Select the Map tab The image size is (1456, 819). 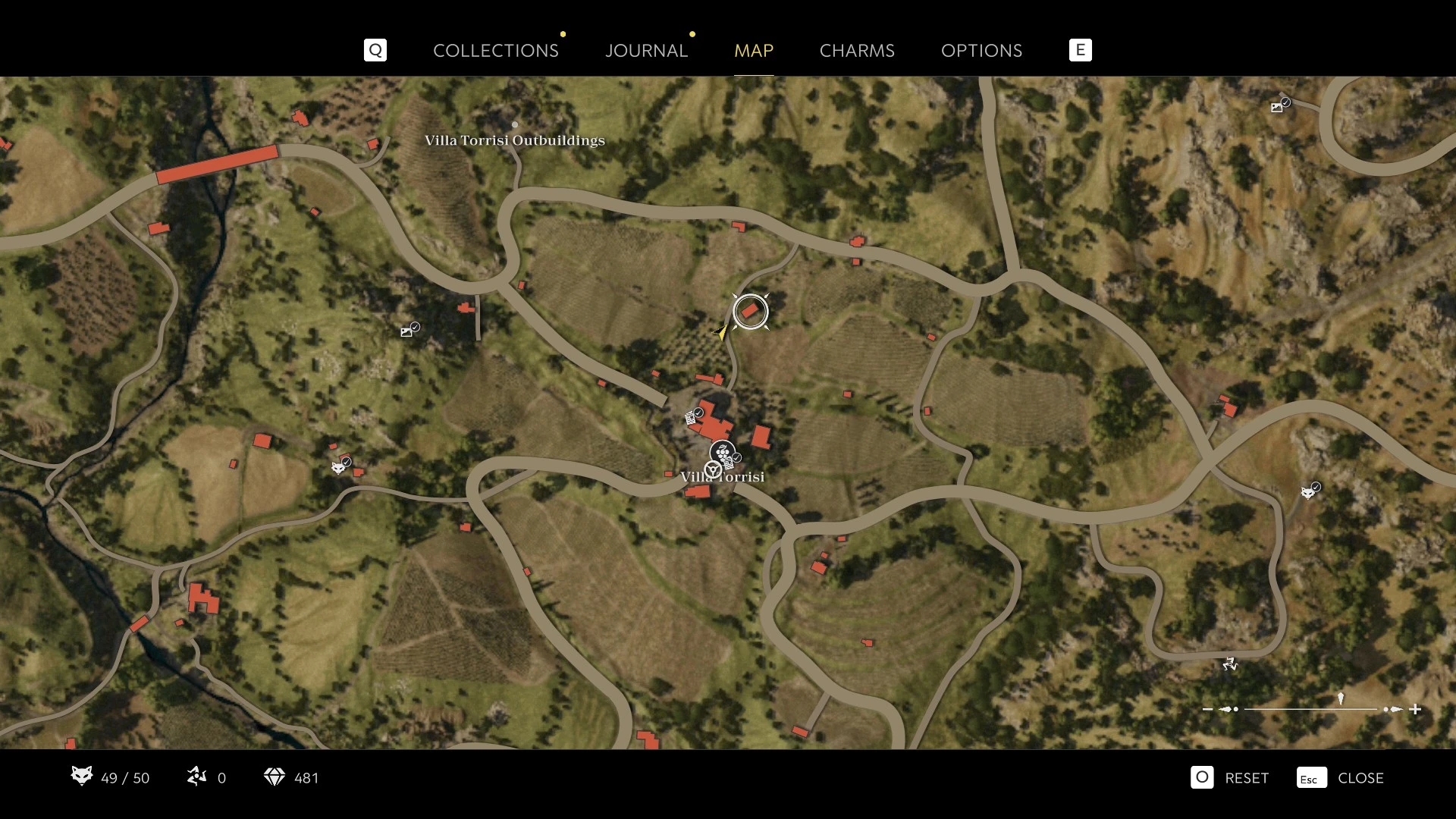point(753,51)
